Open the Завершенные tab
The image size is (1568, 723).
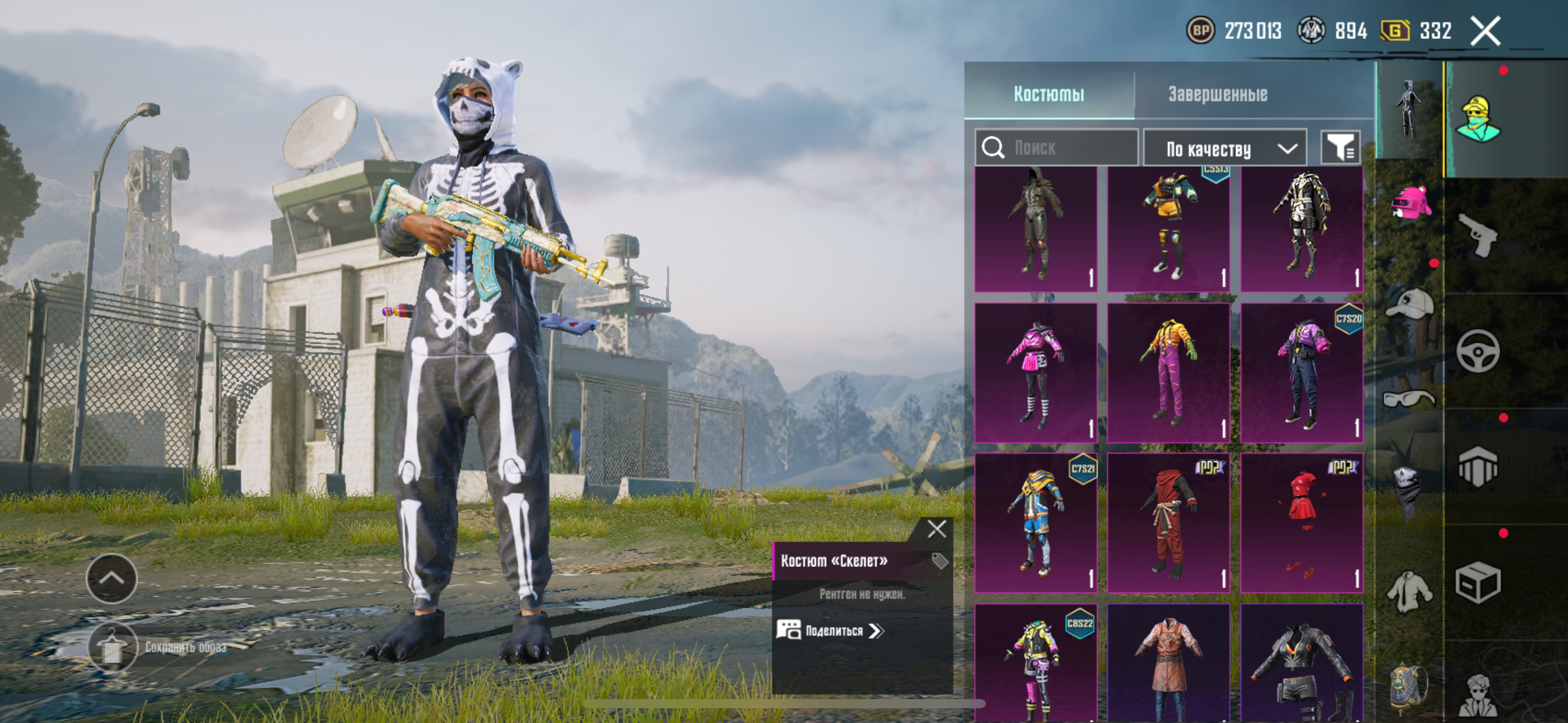pyautogui.click(x=1217, y=94)
